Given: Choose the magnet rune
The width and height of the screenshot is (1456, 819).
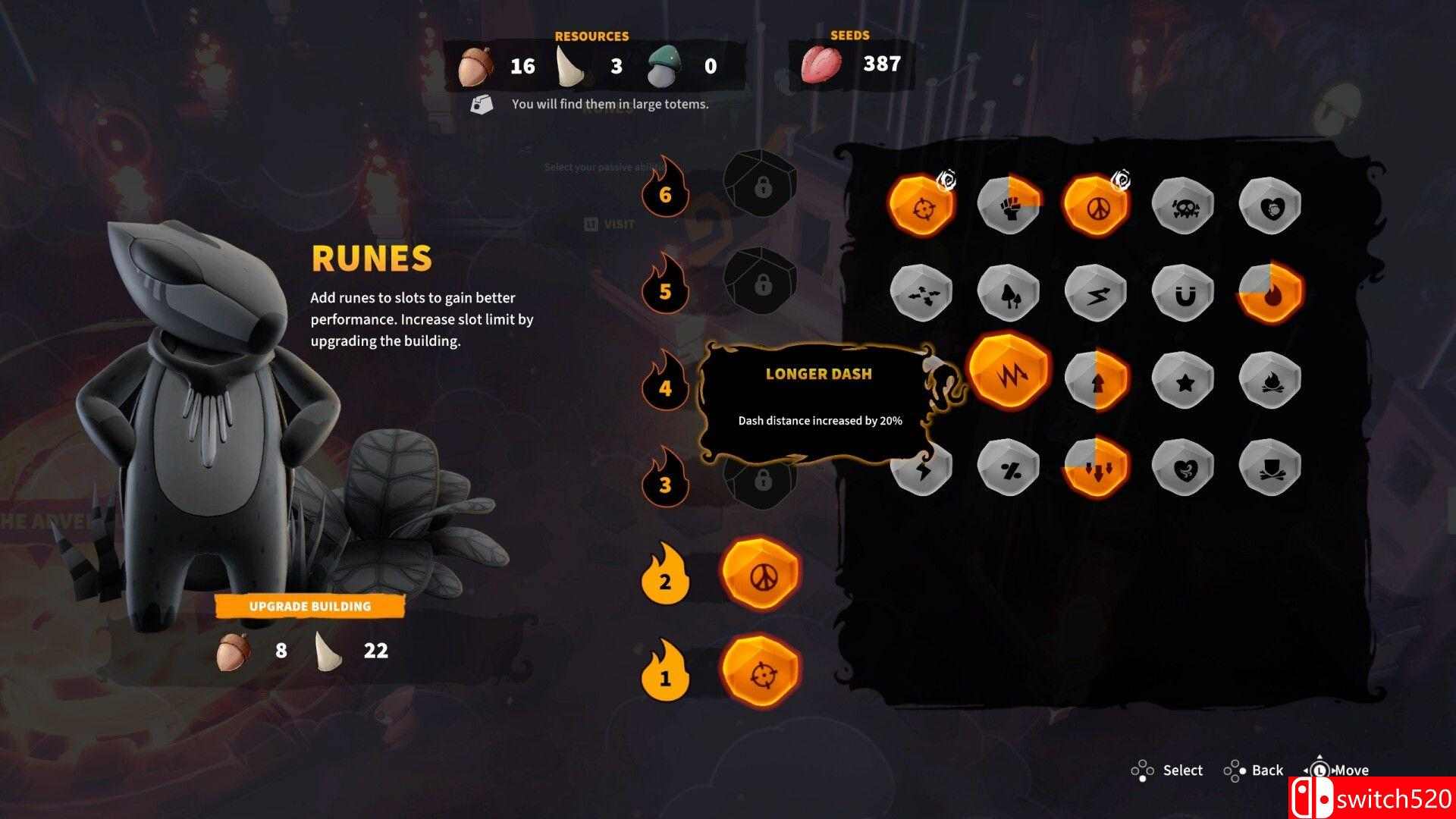Looking at the screenshot, I should point(1182,293).
